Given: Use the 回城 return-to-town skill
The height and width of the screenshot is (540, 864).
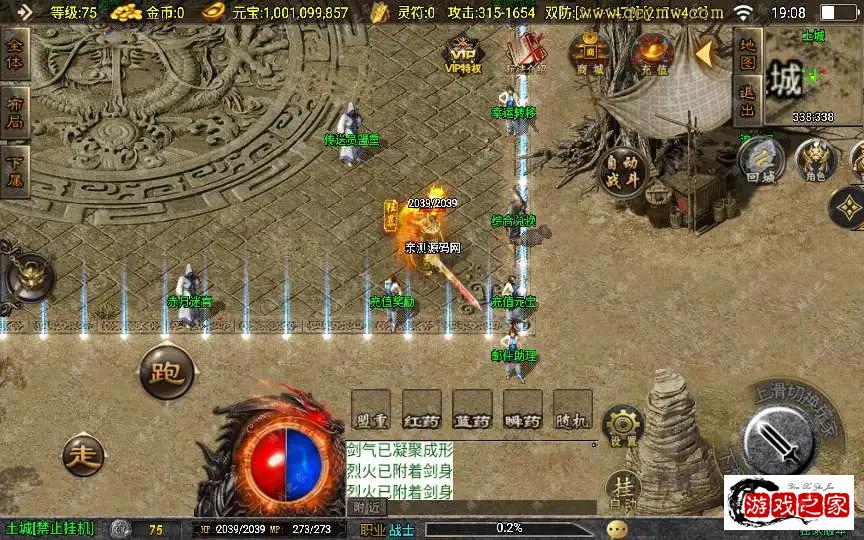Looking at the screenshot, I should 762,160.
